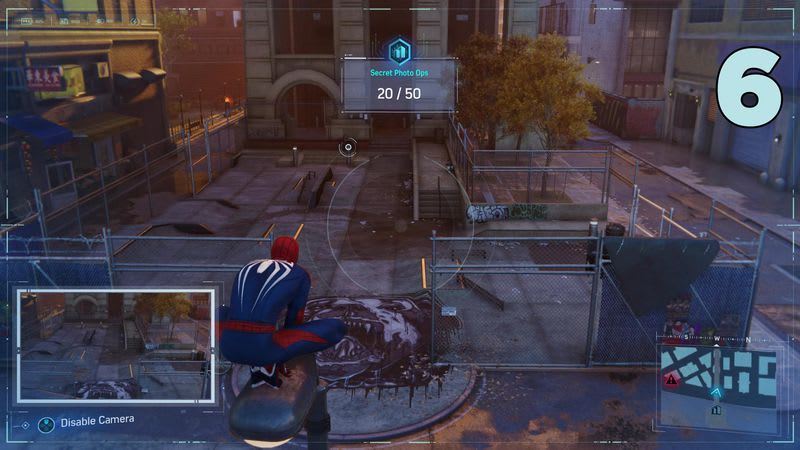Select the red warning marker on minimap

coord(671,380)
